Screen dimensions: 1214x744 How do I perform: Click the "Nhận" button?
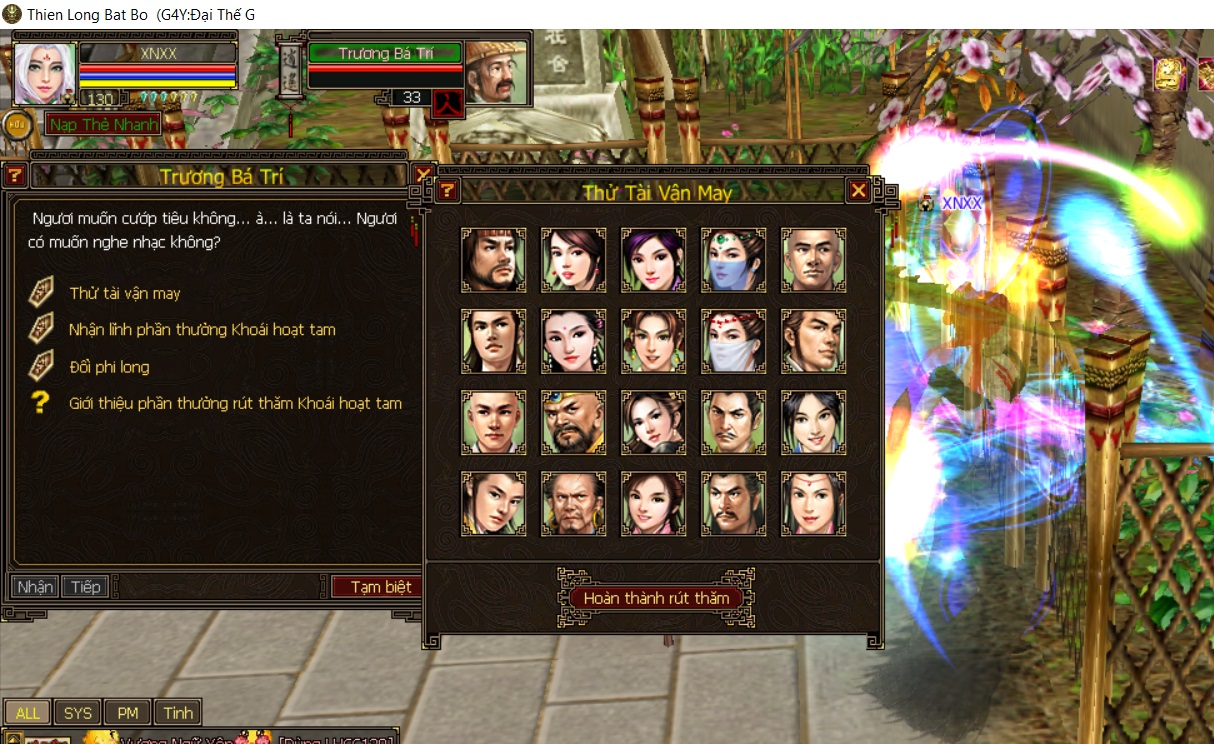[35, 587]
